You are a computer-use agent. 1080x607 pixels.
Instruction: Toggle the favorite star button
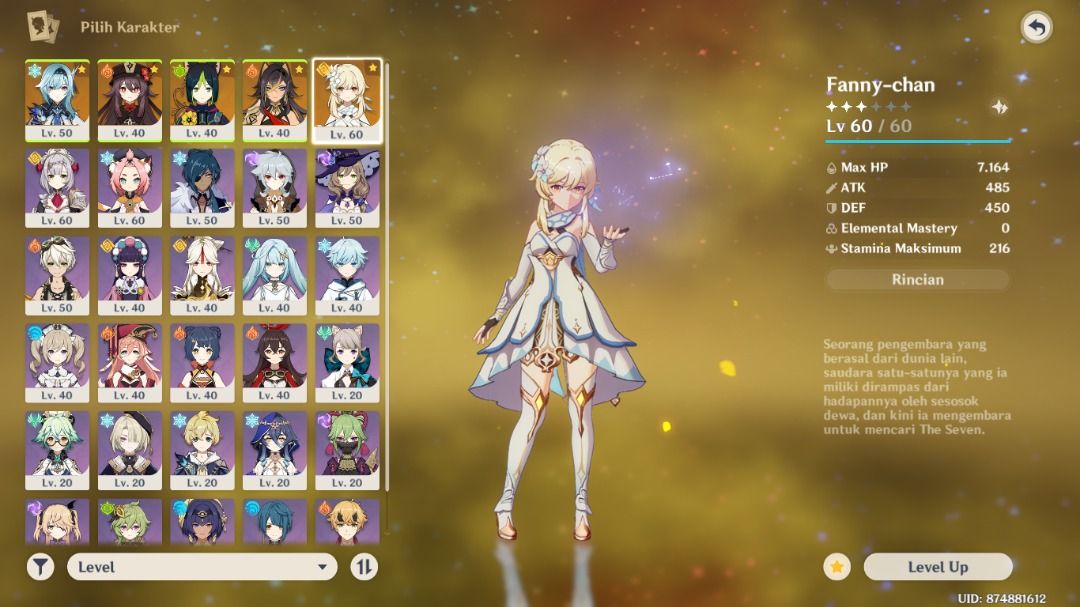tap(837, 567)
